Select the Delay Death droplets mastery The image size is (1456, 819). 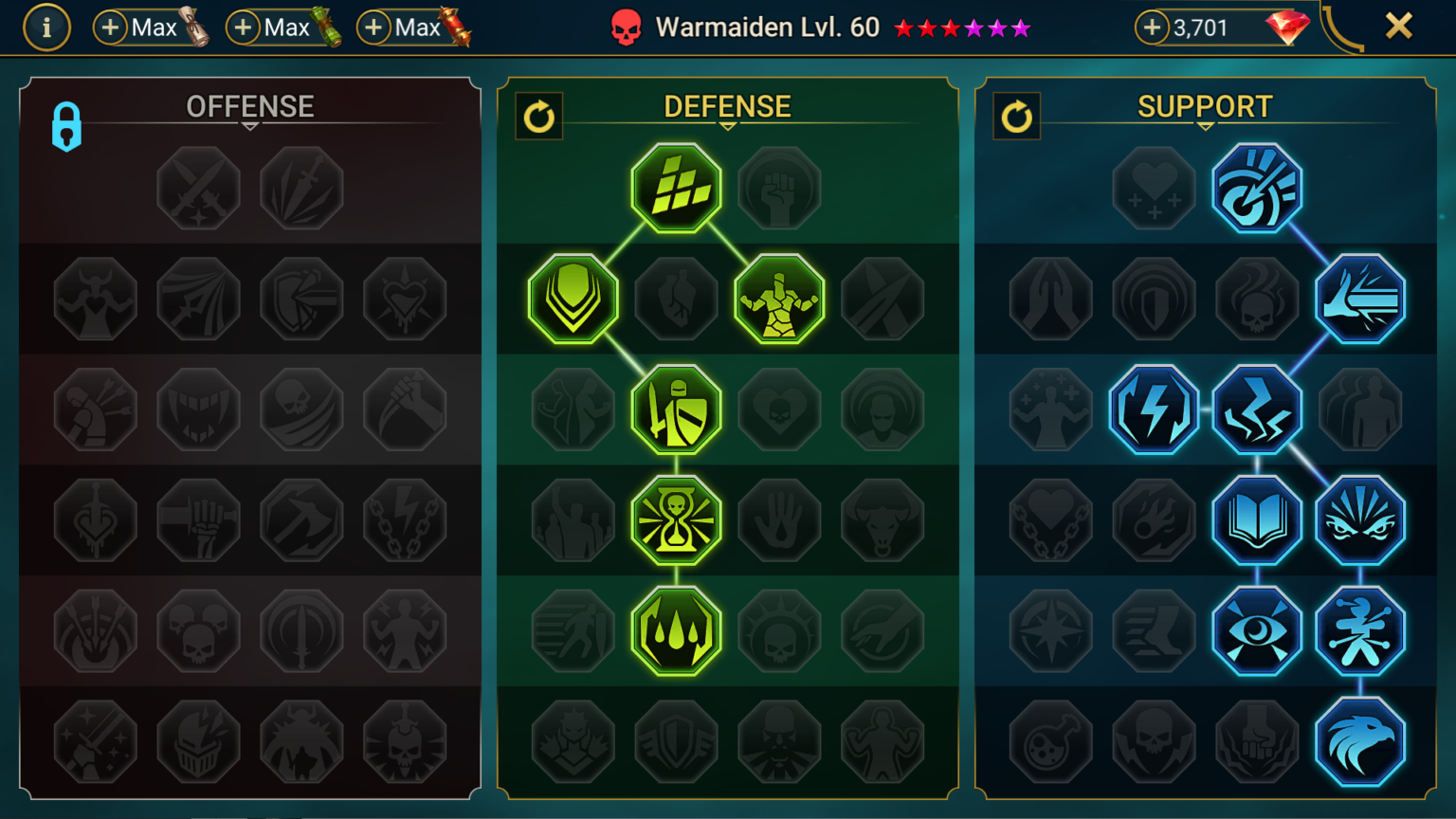(x=676, y=631)
